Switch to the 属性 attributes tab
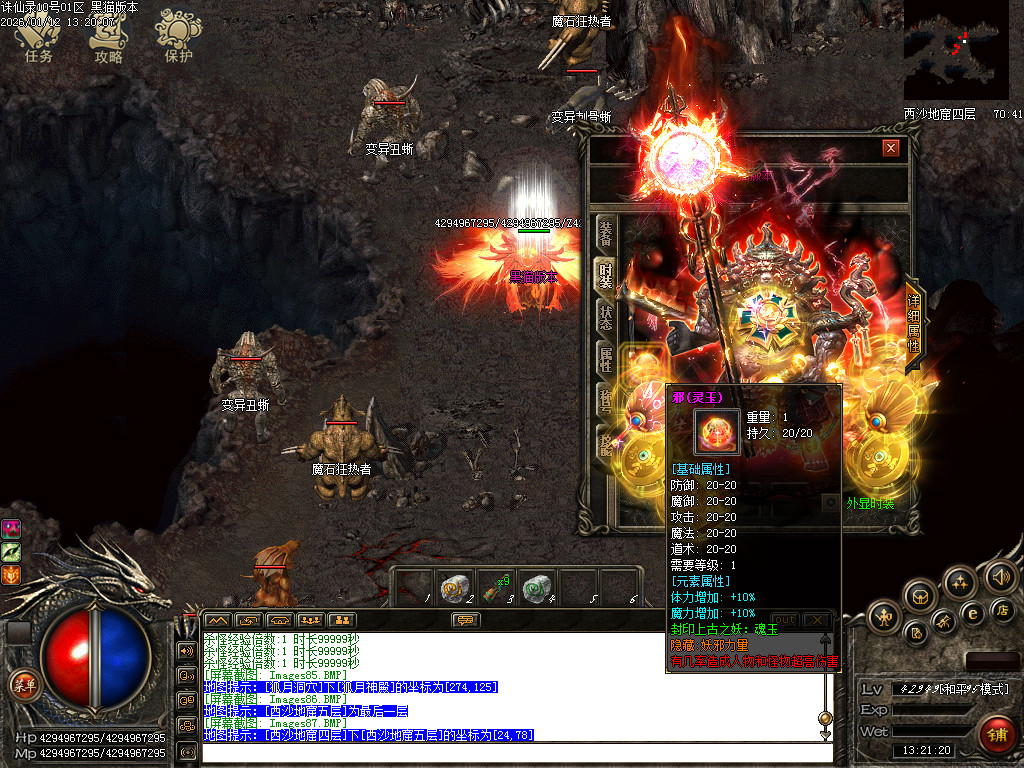Screen dimensions: 1024x768 (x=606, y=358)
